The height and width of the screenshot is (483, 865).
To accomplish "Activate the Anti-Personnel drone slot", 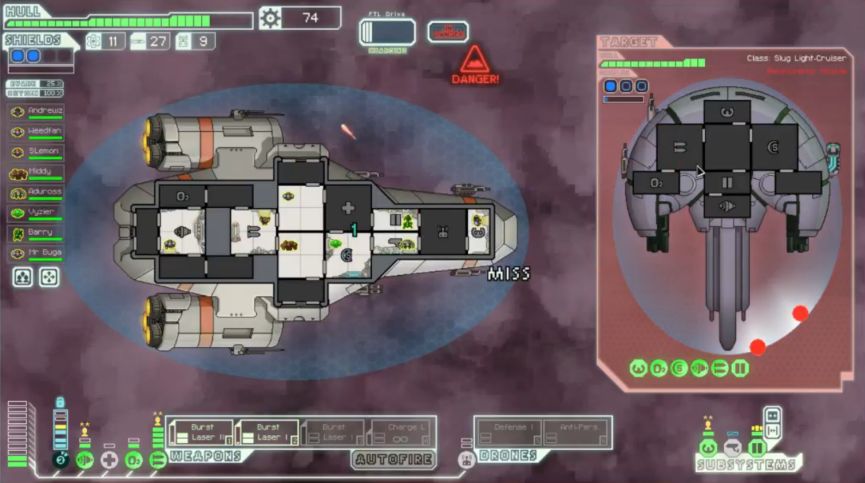I will point(577,432).
